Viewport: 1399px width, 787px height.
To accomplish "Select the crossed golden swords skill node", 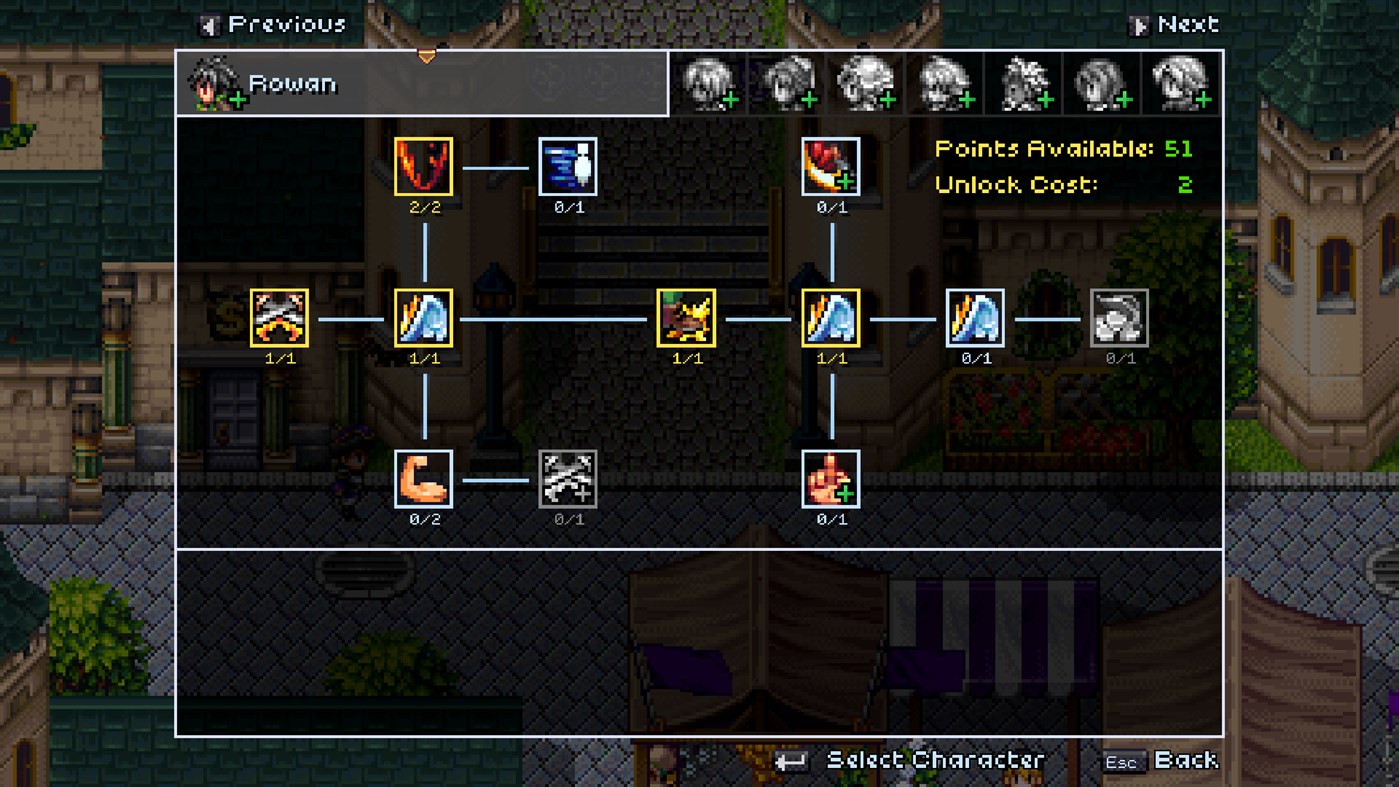I will (280, 318).
